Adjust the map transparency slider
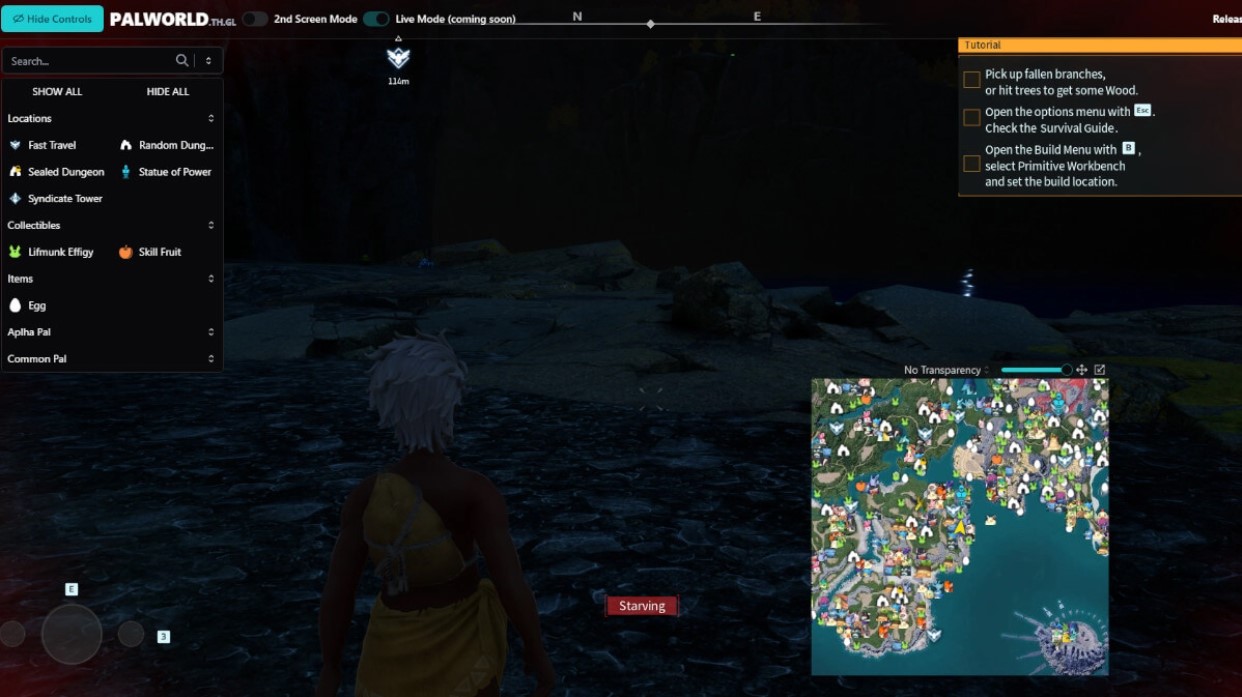The image size is (1242, 697). 1035,370
